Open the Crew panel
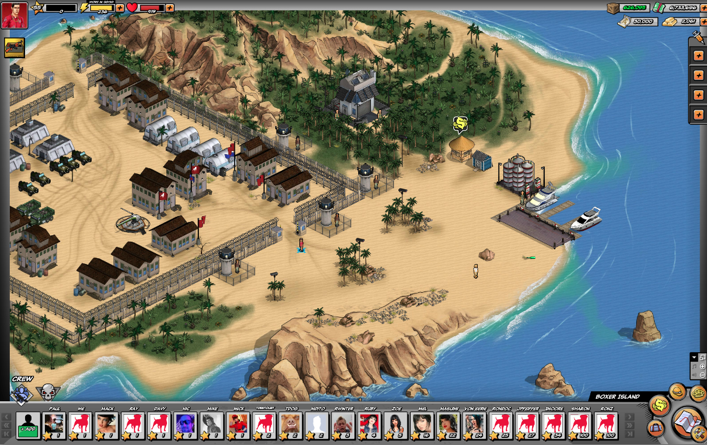The width and height of the screenshot is (708, 445). 22,380
